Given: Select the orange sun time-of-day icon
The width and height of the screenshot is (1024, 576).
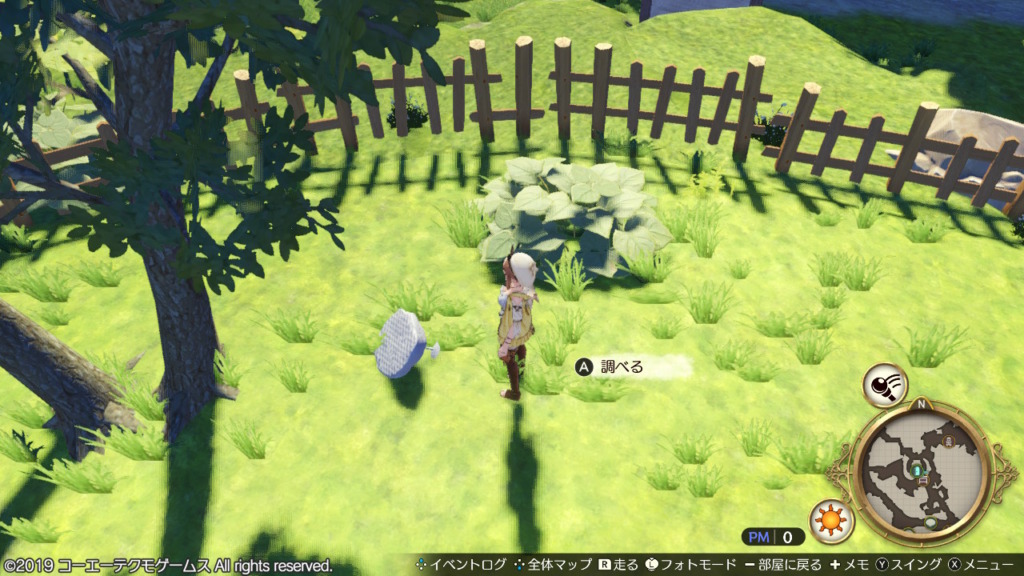Looking at the screenshot, I should point(829,520).
